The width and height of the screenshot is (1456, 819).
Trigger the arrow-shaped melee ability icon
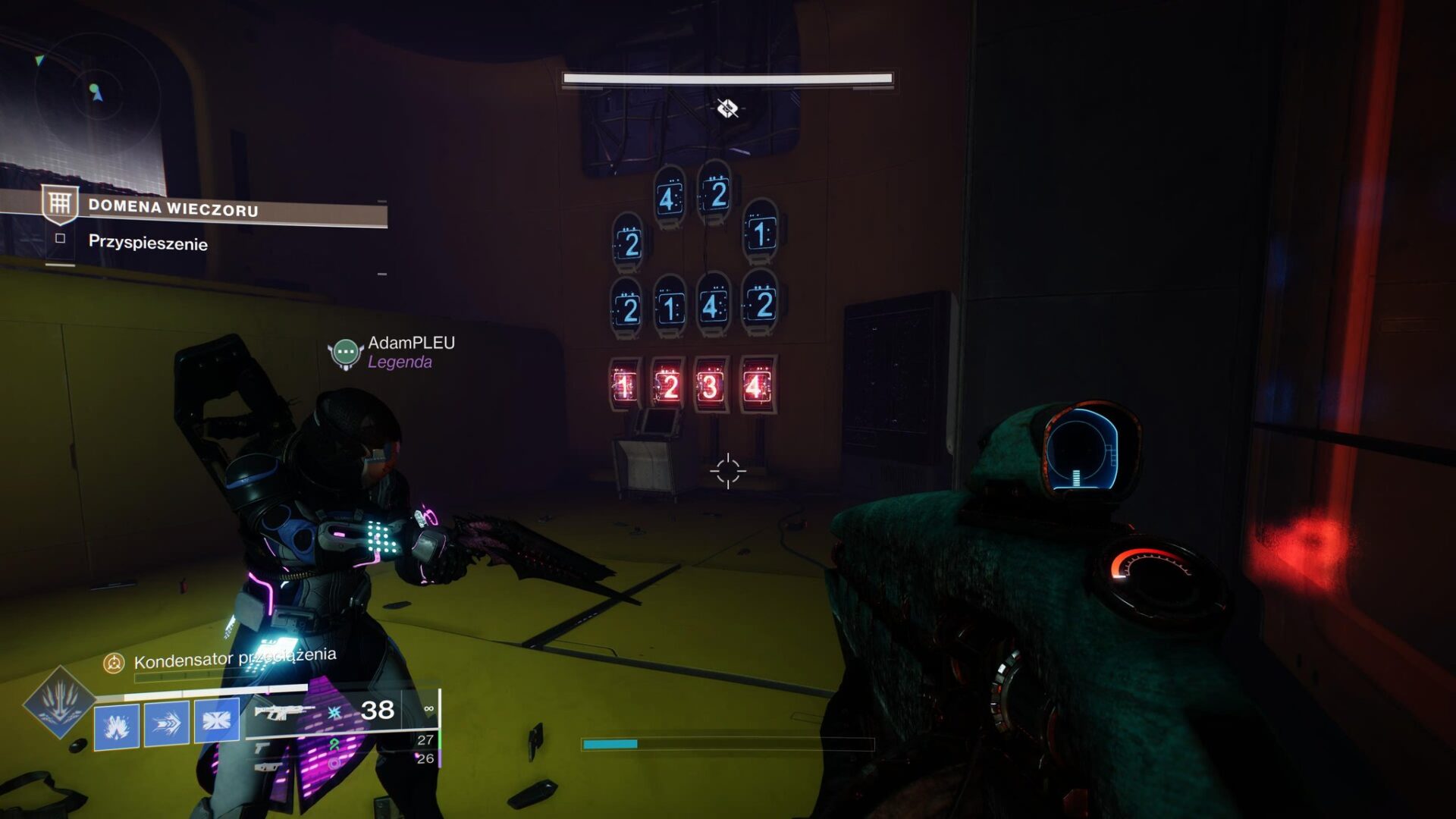click(167, 723)
